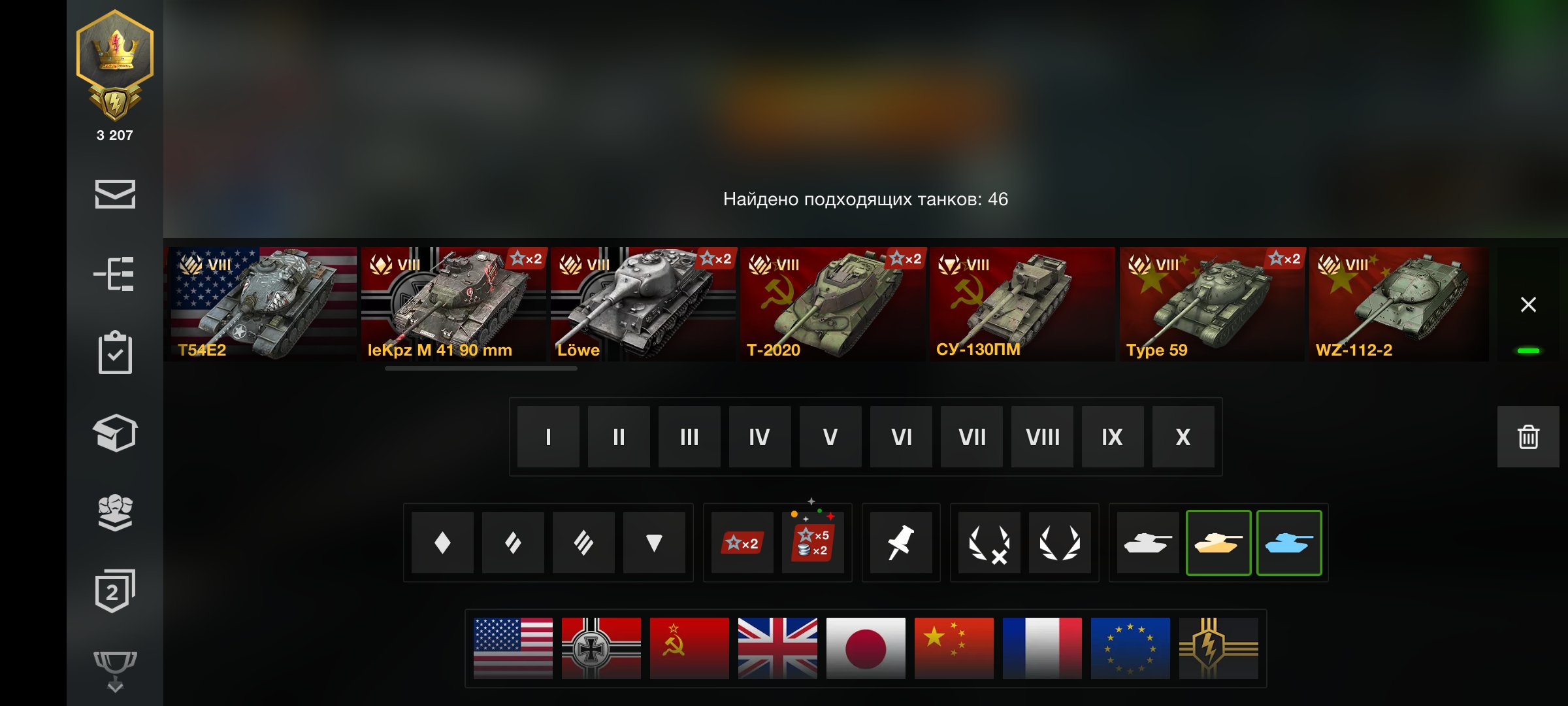
Task: Pick the Type 59 tank card
Action: coord(1212,304)
